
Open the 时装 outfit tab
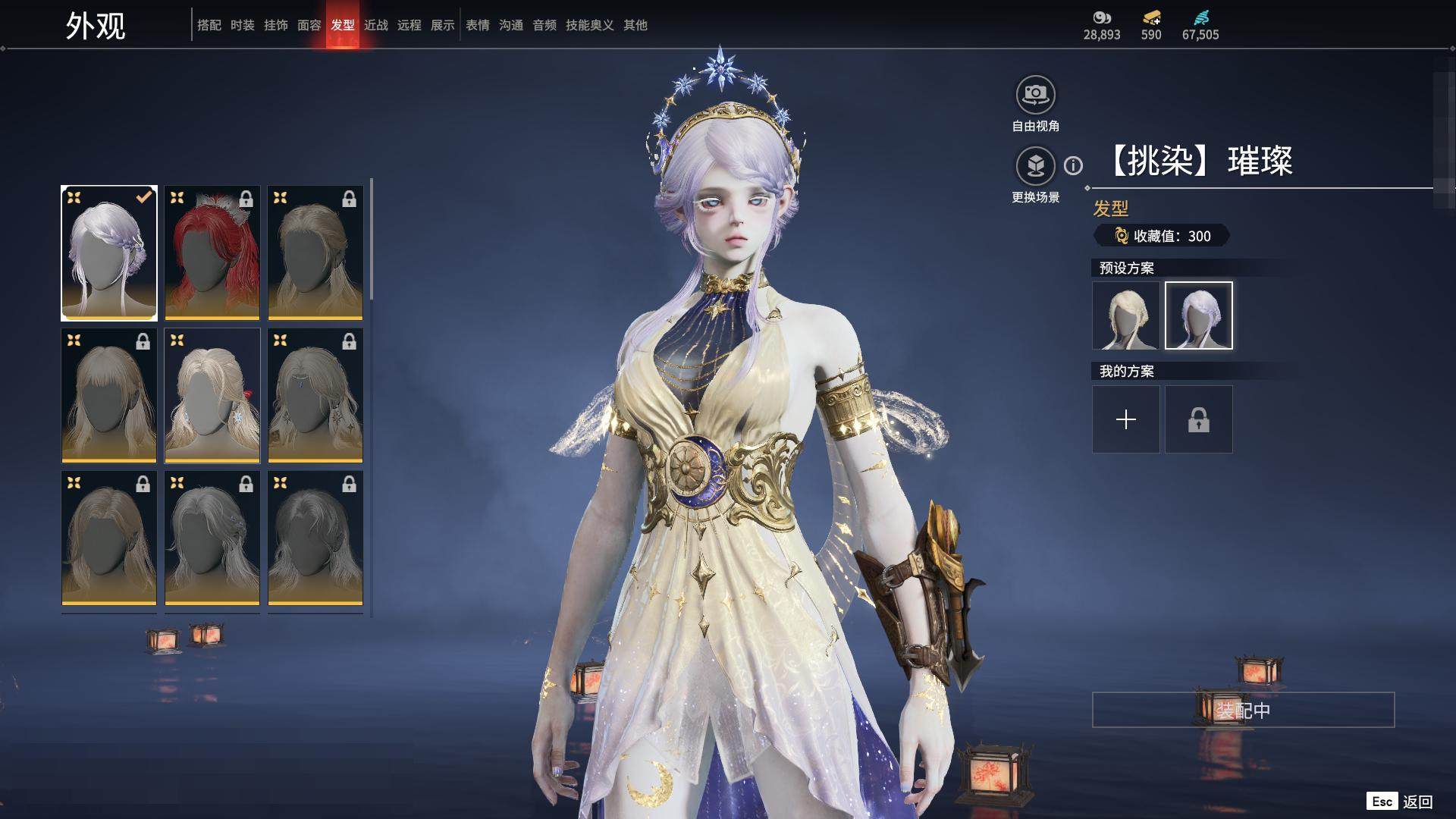(x=242, y=25)
